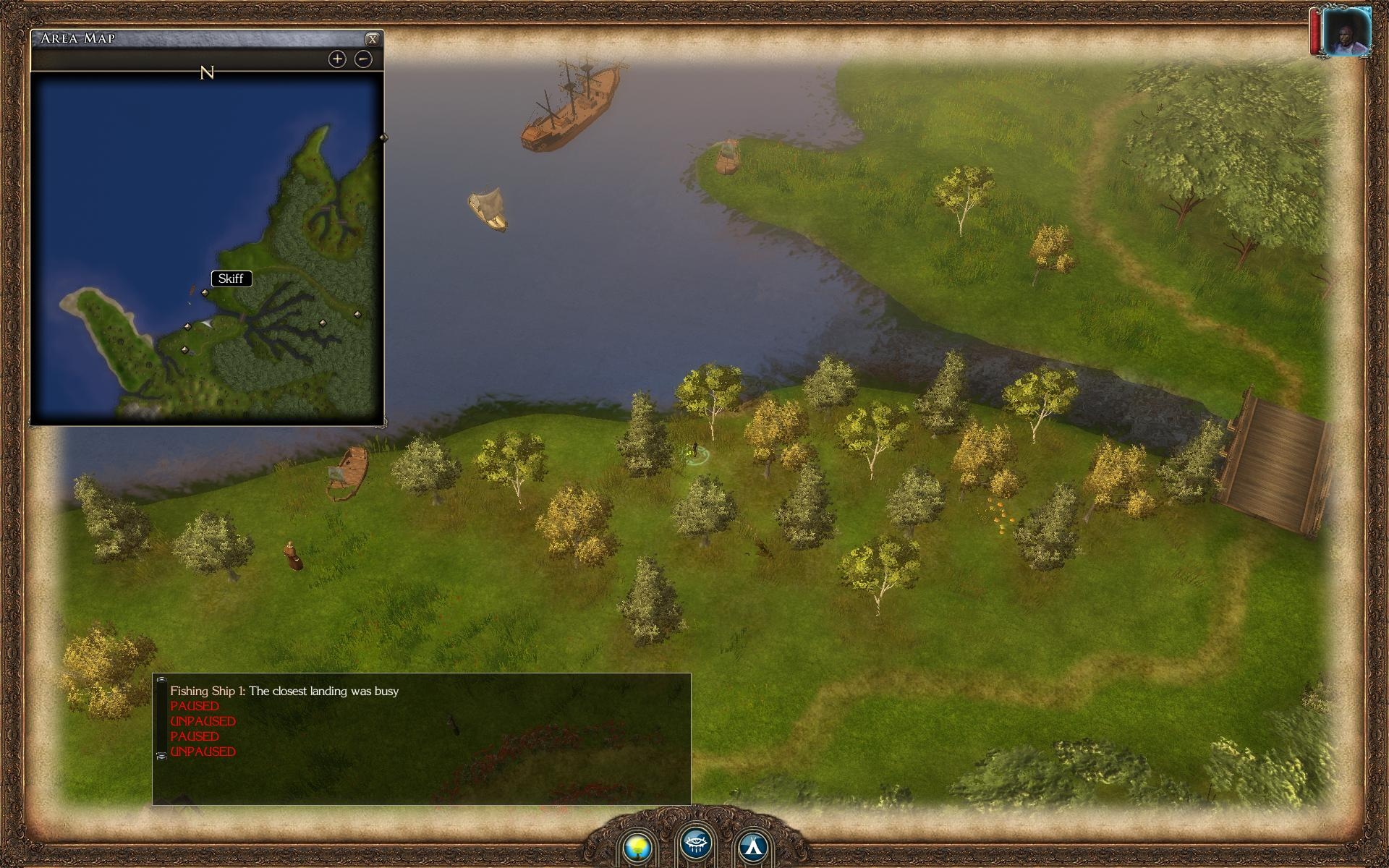
Task: Activate the eye icon button
Action: (x=696, y=843)
